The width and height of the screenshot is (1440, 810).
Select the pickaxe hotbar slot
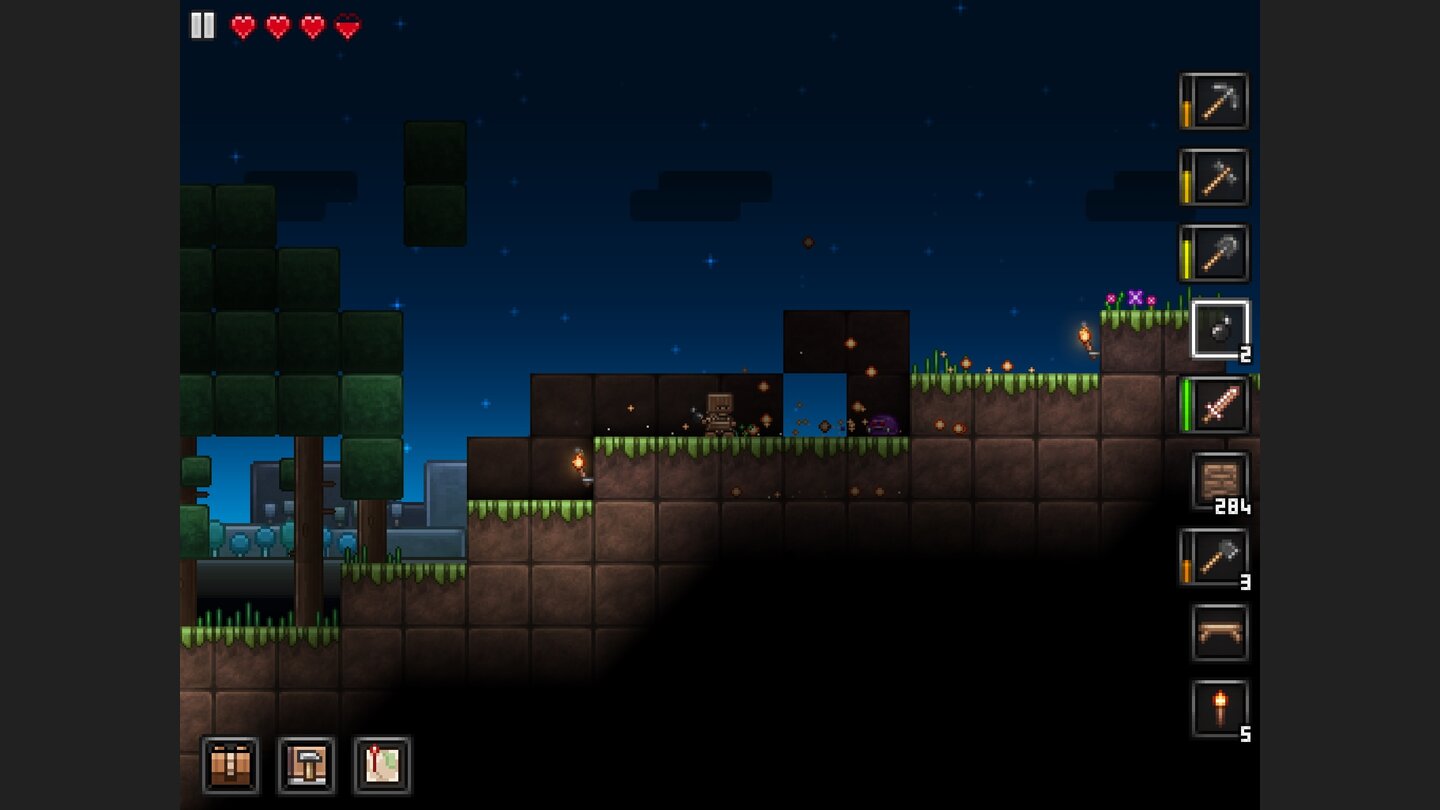point(1219,101)
